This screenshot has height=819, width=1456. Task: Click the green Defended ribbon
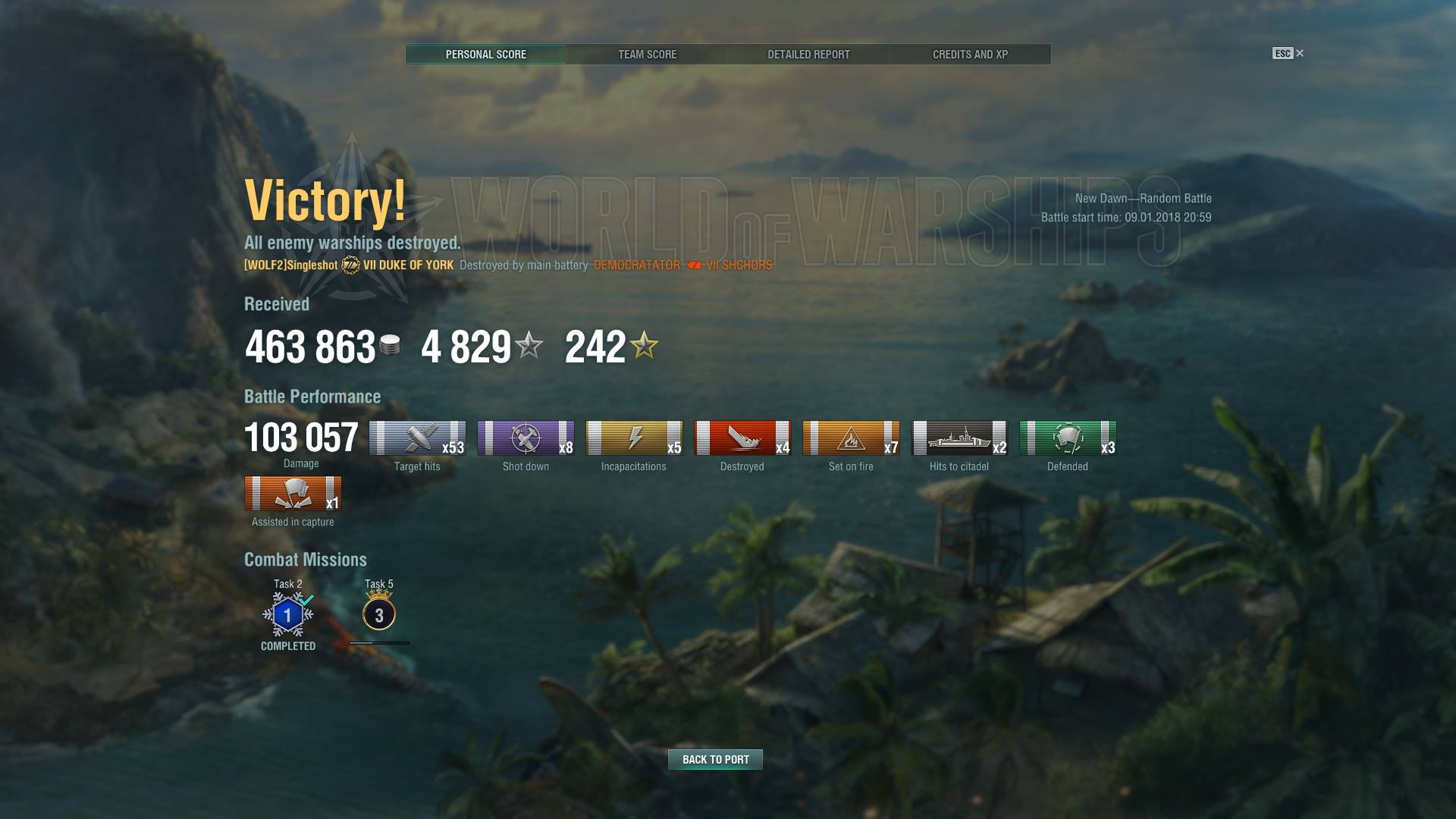tap(1068, 438)
